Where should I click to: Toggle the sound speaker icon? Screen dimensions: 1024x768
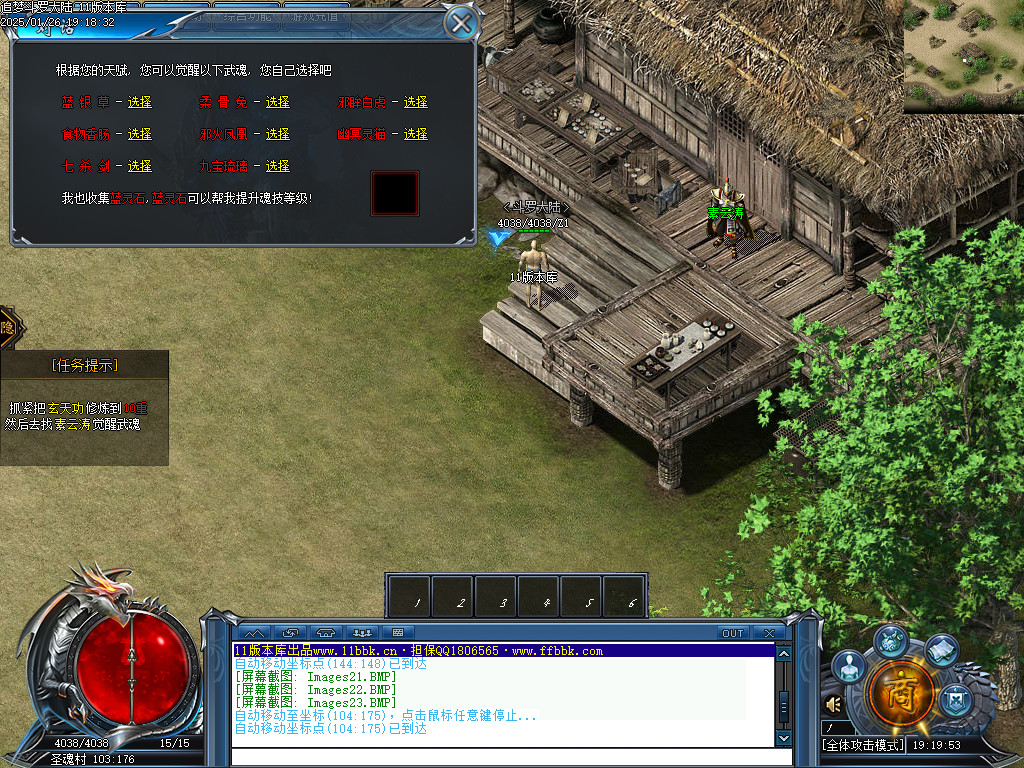click(x=833, y=705)
